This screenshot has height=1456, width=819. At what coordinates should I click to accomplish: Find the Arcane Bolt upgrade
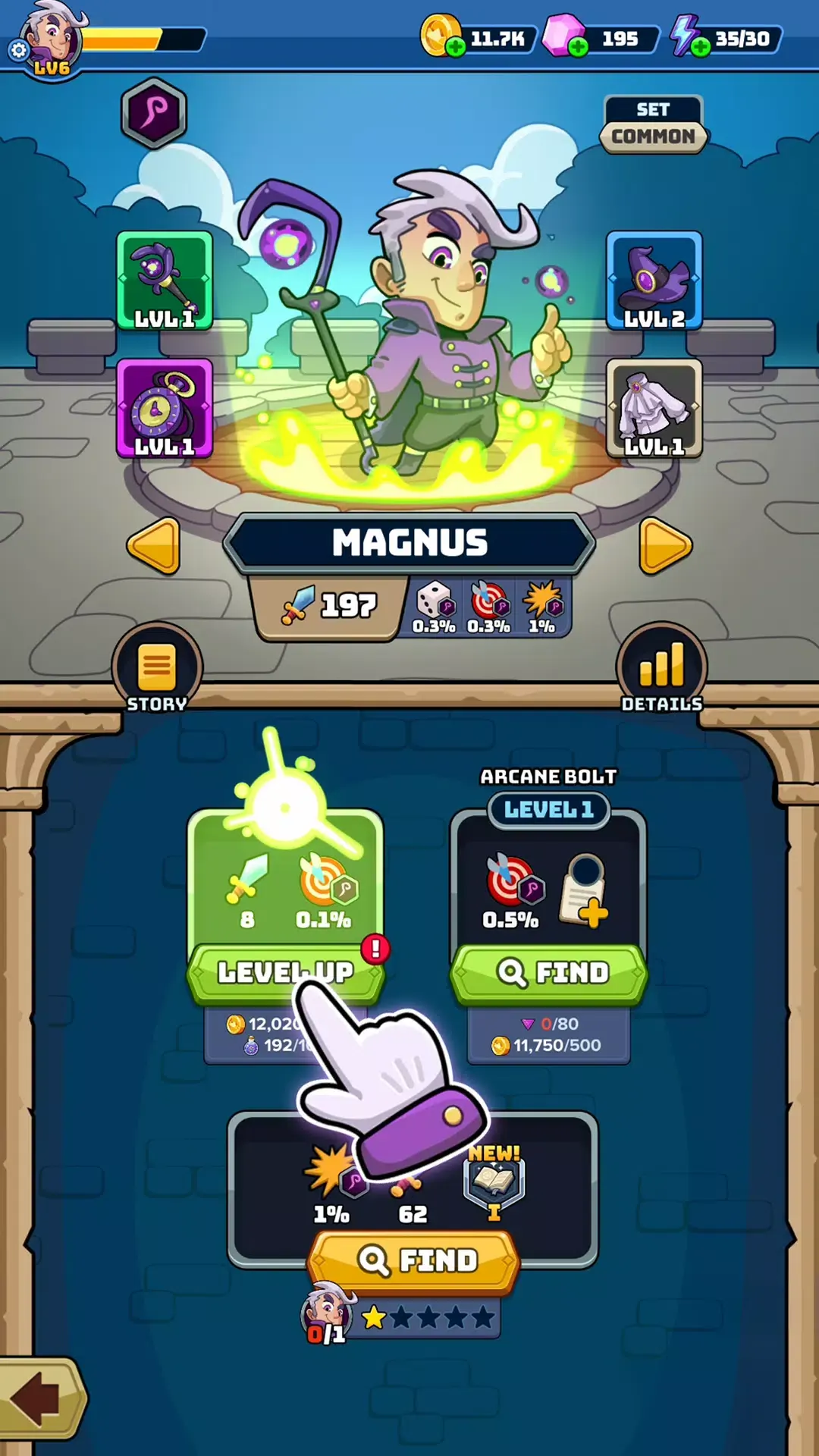pos(549,972)
